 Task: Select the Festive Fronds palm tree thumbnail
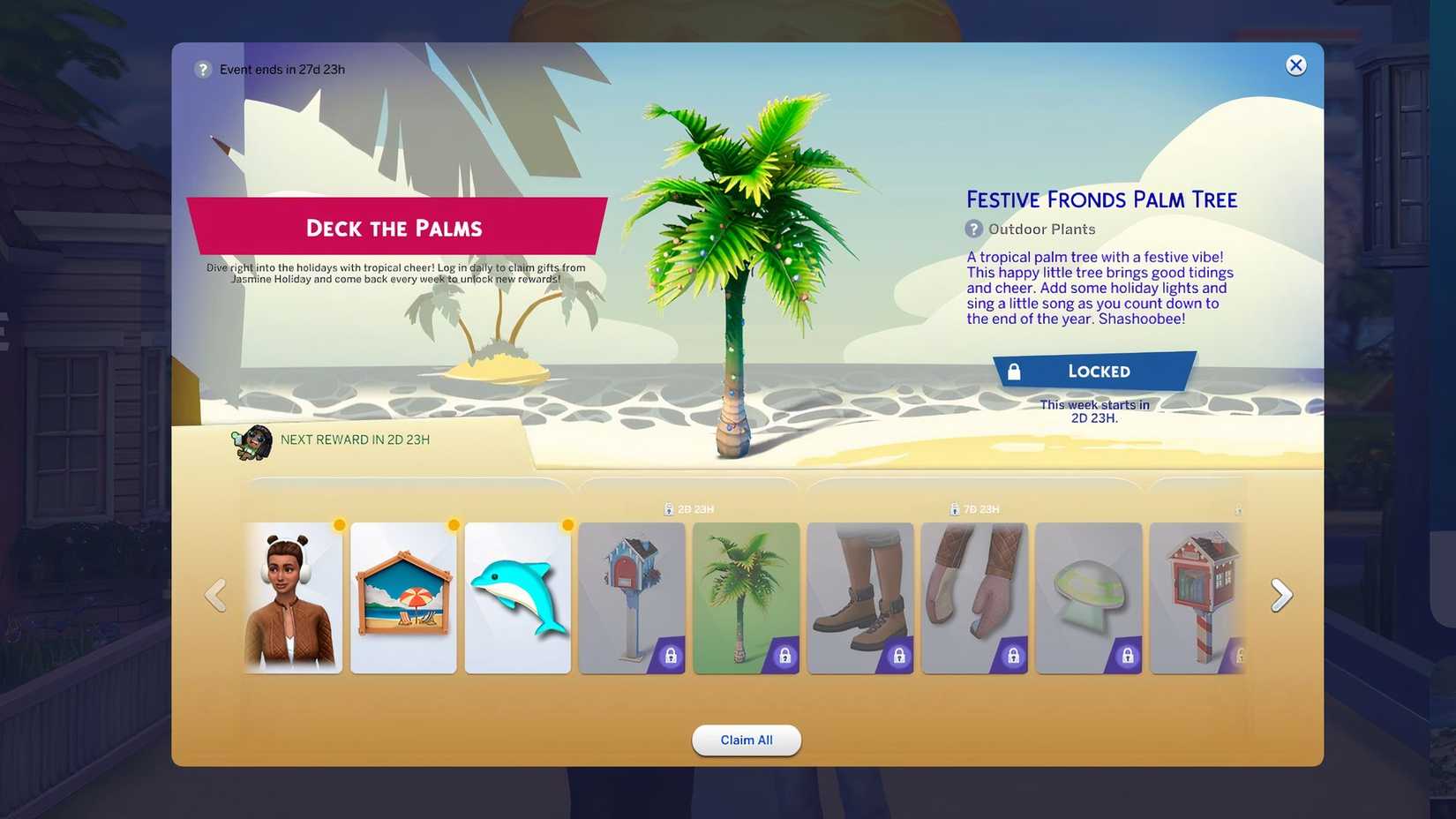[746, 597]
